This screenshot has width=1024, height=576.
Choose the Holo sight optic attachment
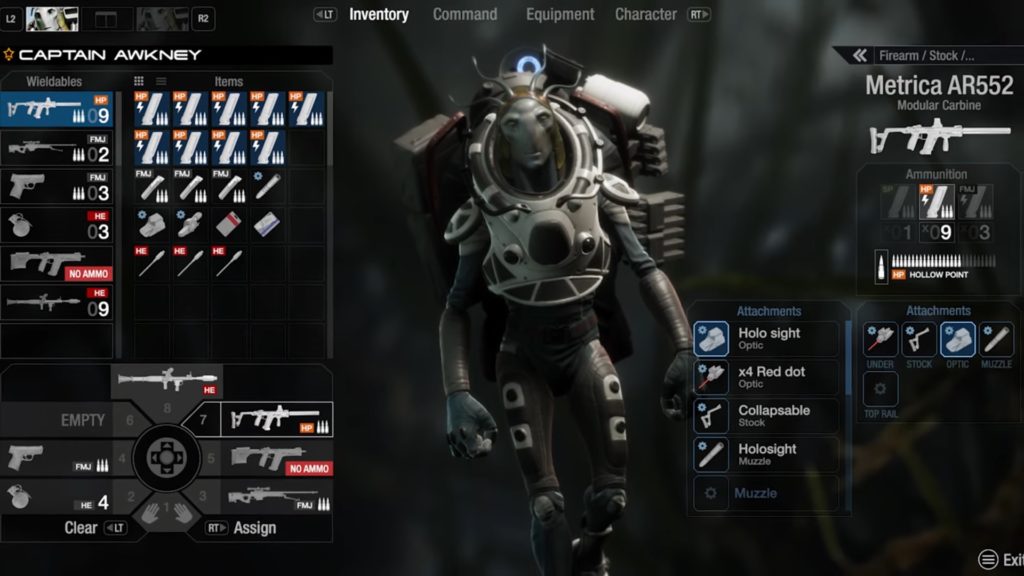pyautogui.click(x=767, y=339)
